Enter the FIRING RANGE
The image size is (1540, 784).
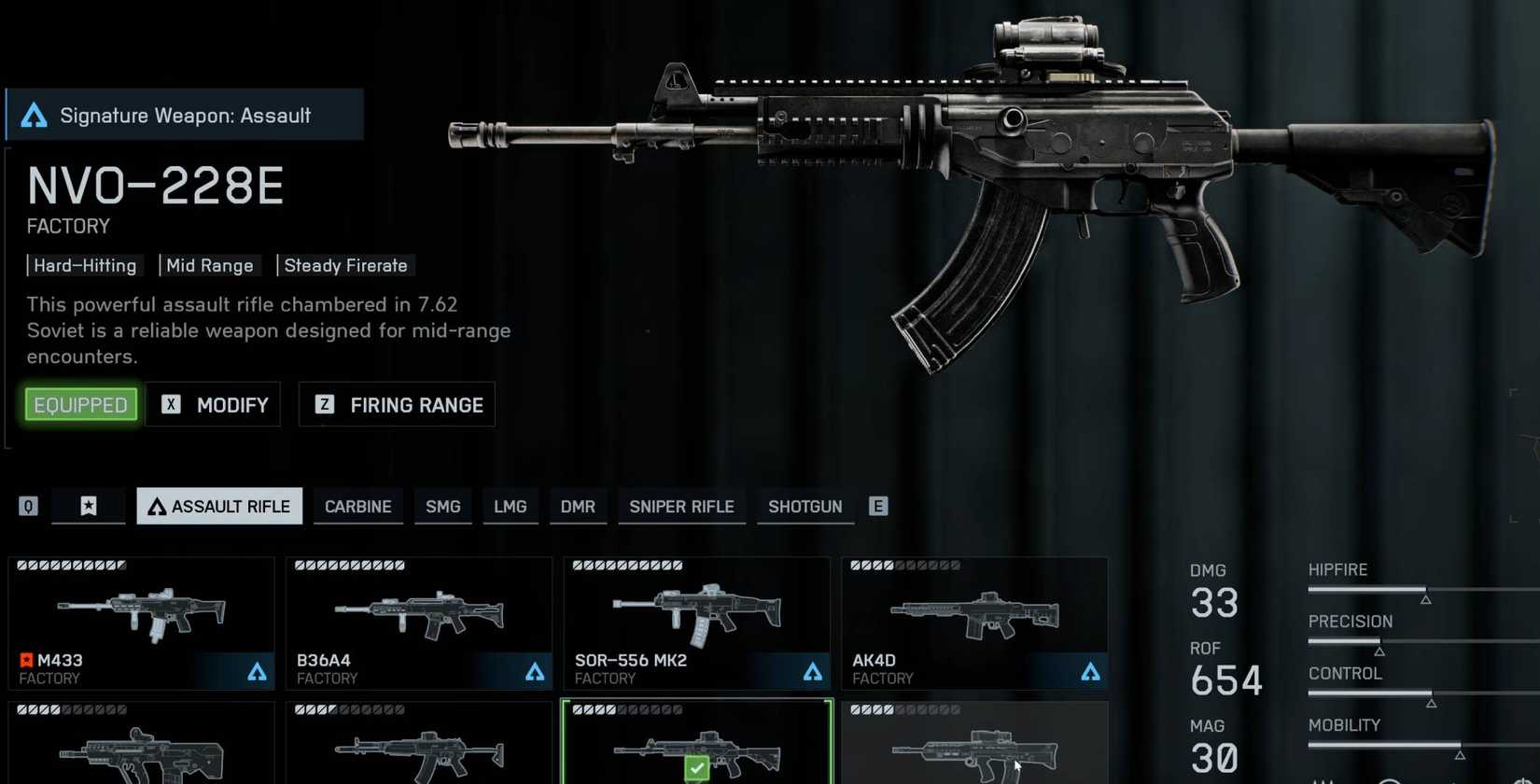point(415,405)
